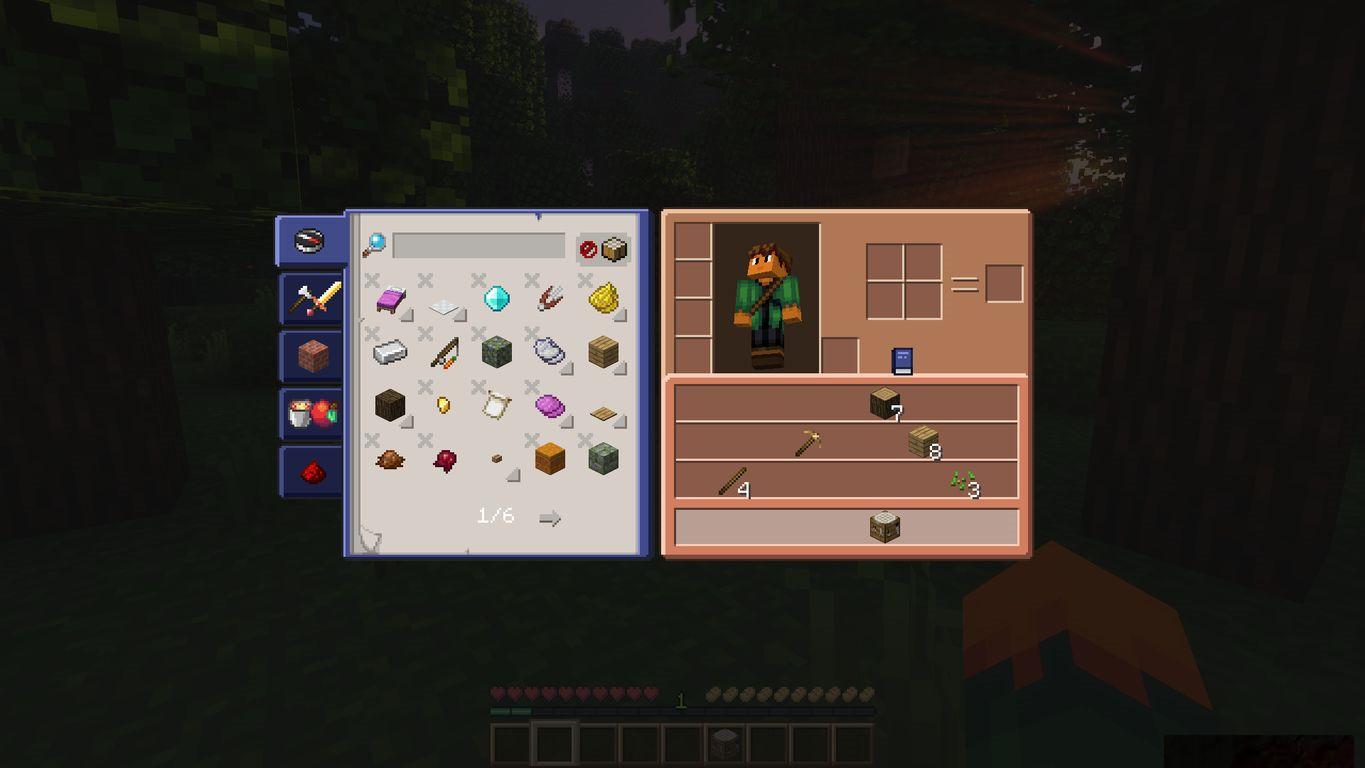The image size is (1365, 768).
Task: Pick the fishing rod recipe
Action: coord(443,352)
